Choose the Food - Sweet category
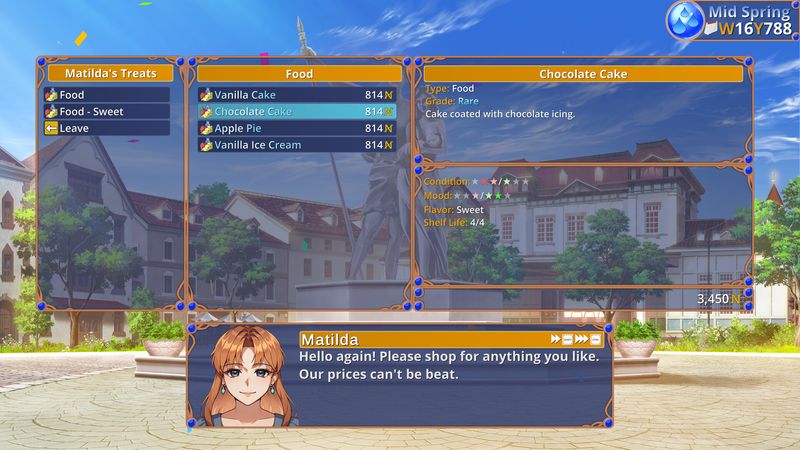This screenshot has width=800, height=450. point(106,112)
